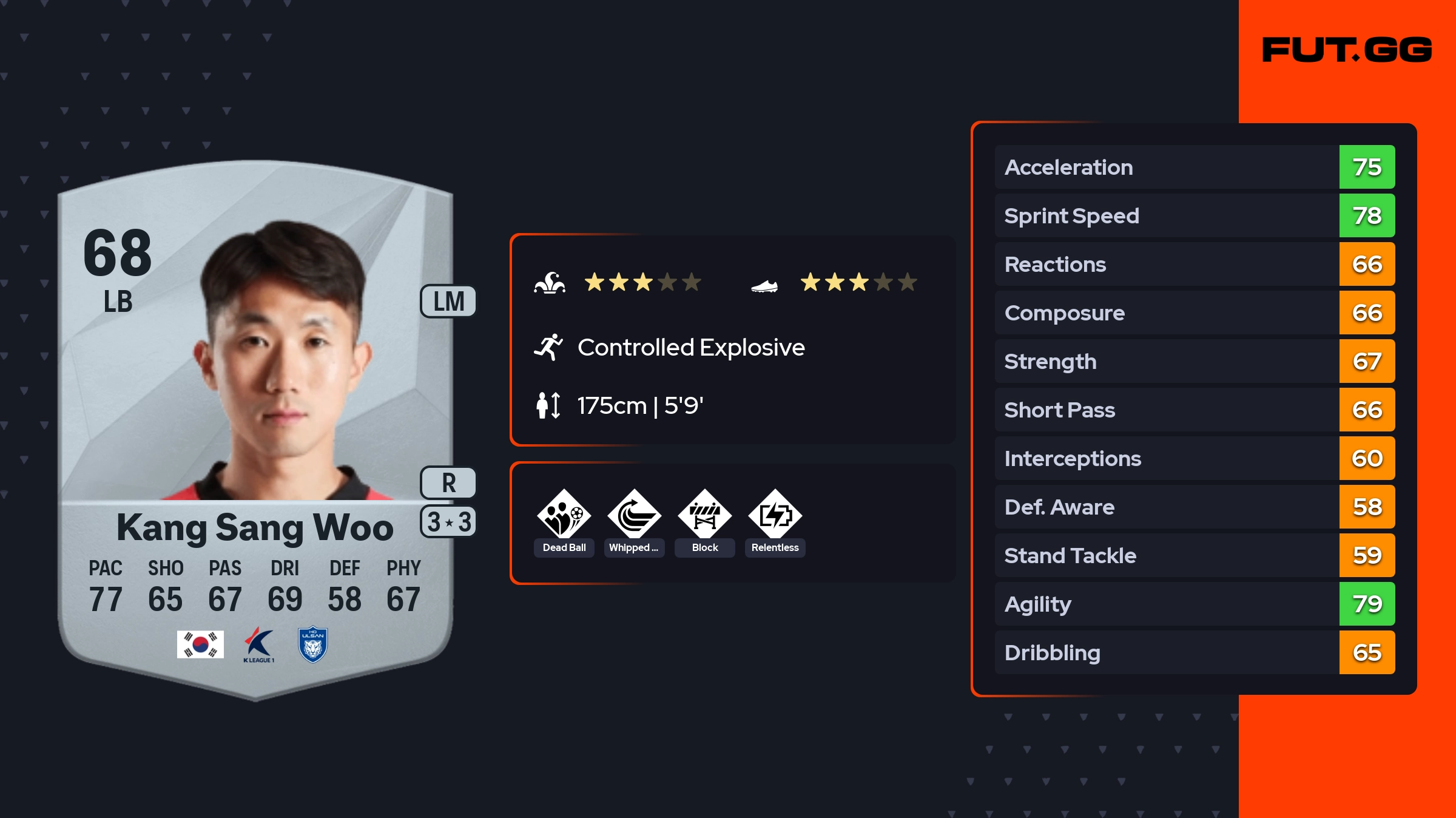Open the FUT.GG logo link
The height and width of the screenshot is (818, 1456).
pyautogui.click(x=1347, y=50)
